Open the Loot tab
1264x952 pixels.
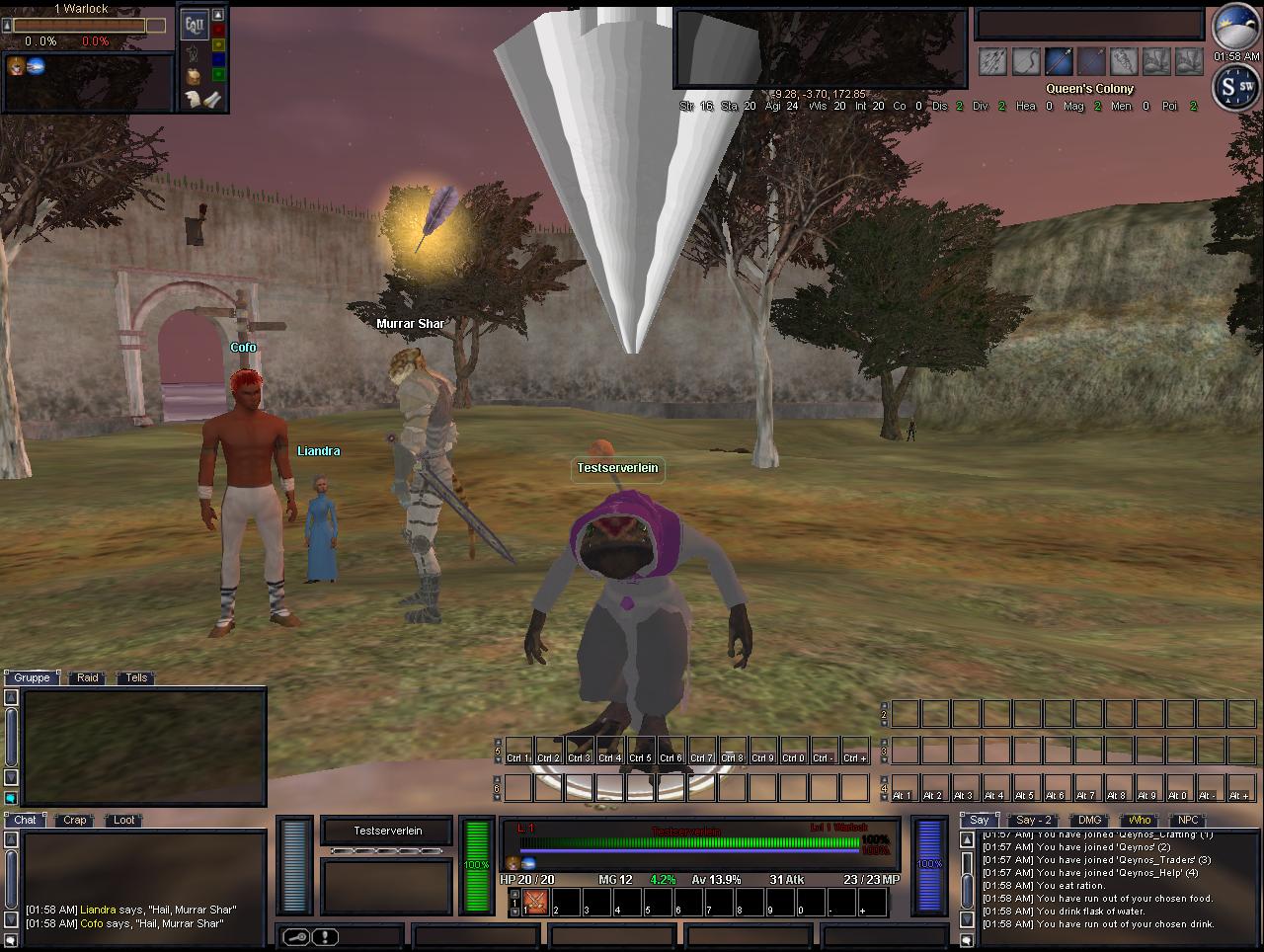click(124, 820)
